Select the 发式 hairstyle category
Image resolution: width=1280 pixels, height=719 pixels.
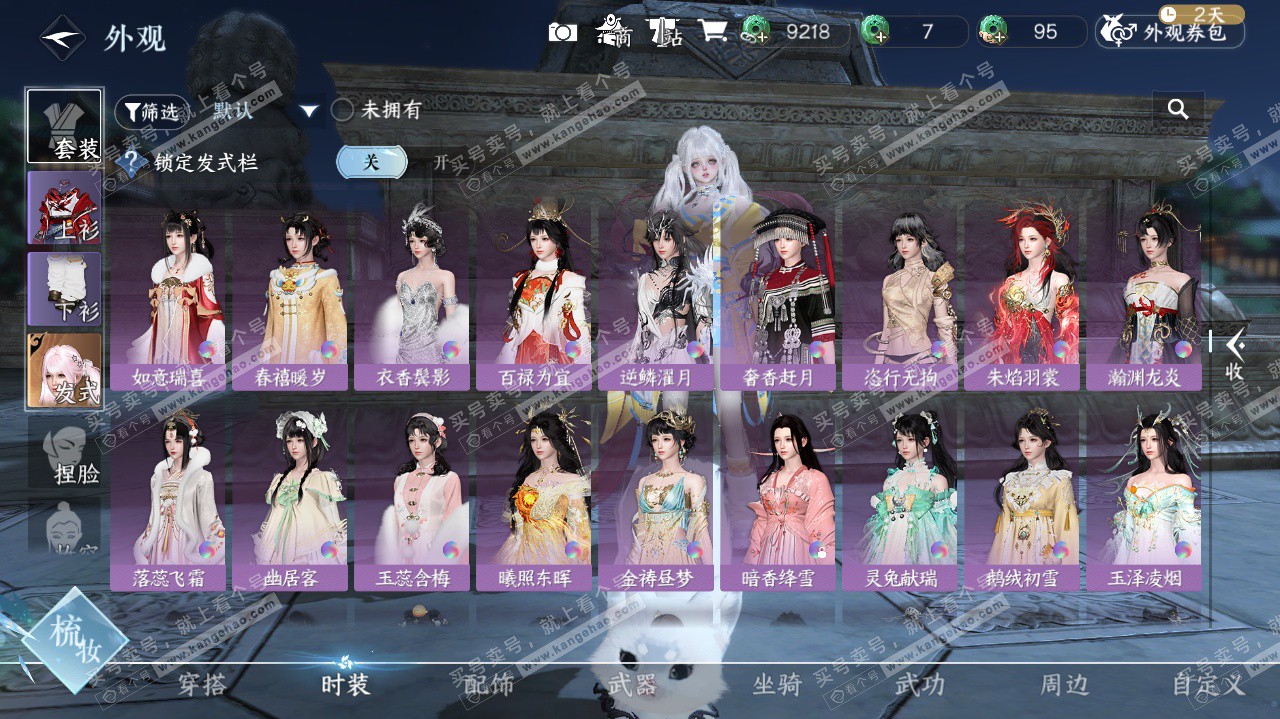pos(65,371)
